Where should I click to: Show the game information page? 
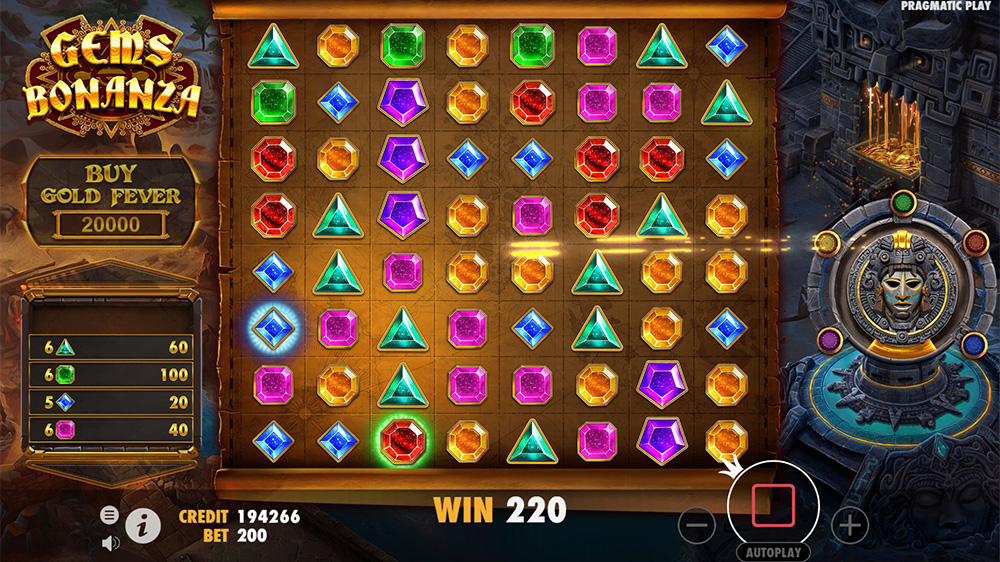[144, 522]
